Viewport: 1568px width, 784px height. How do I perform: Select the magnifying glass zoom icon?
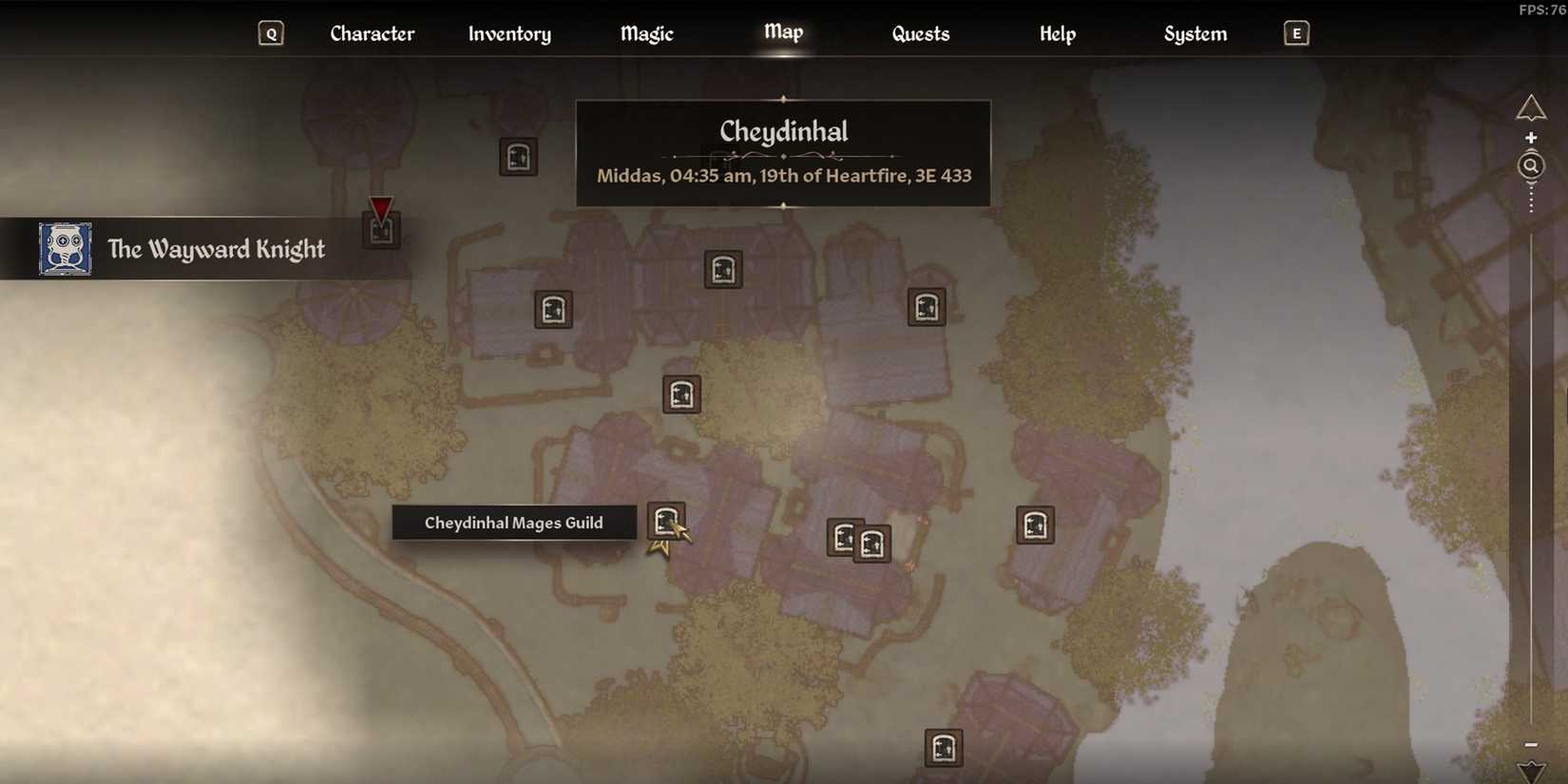coord(1530,164)
